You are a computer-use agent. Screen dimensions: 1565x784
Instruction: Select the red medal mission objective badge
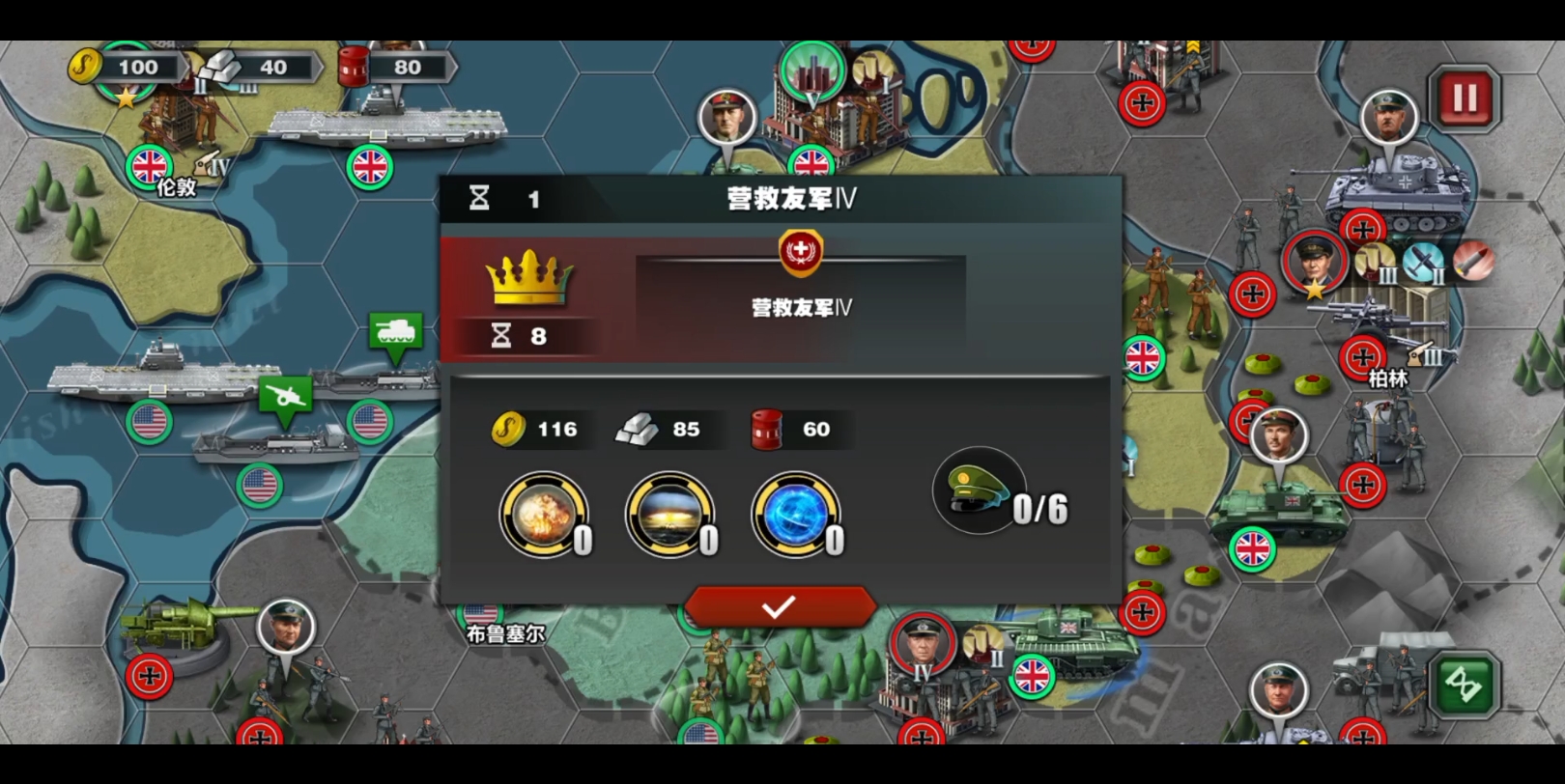(x=800, y=250)
